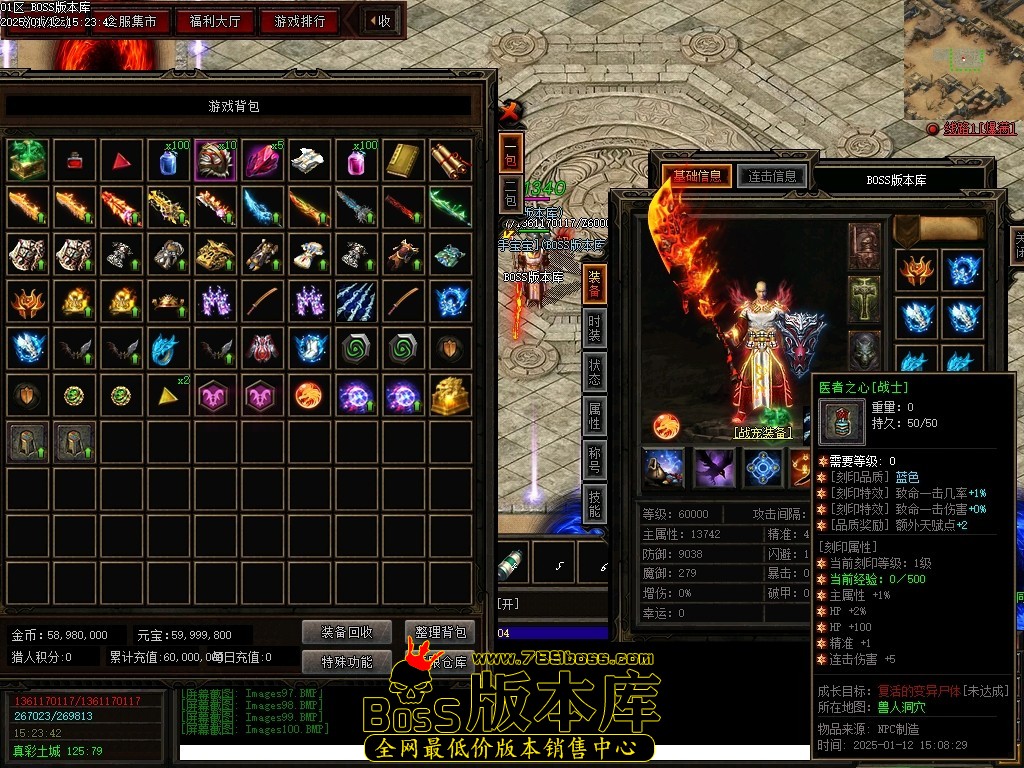Click the 战宠装备 pet equipment label
This screenshot has width=1024, height=768.
coord(763,433)
